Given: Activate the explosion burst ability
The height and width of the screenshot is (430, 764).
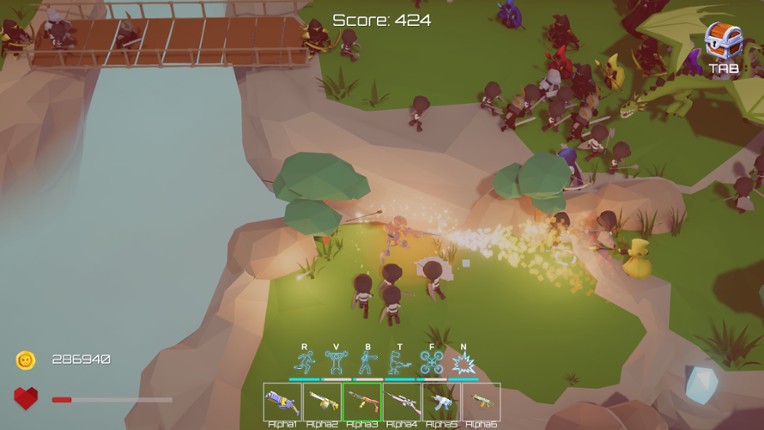Looking at the screenshot, I should pos(463,362).
